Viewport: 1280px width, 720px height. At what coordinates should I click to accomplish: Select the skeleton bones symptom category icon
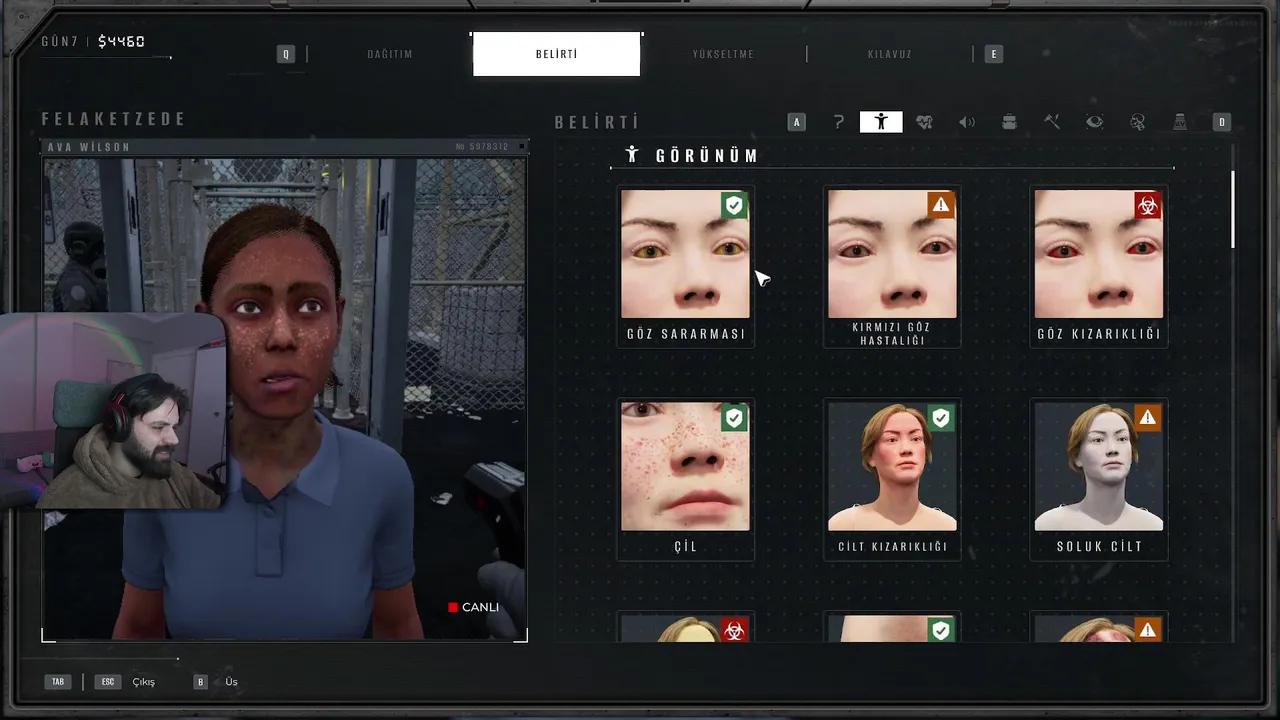pos(1138,122)
